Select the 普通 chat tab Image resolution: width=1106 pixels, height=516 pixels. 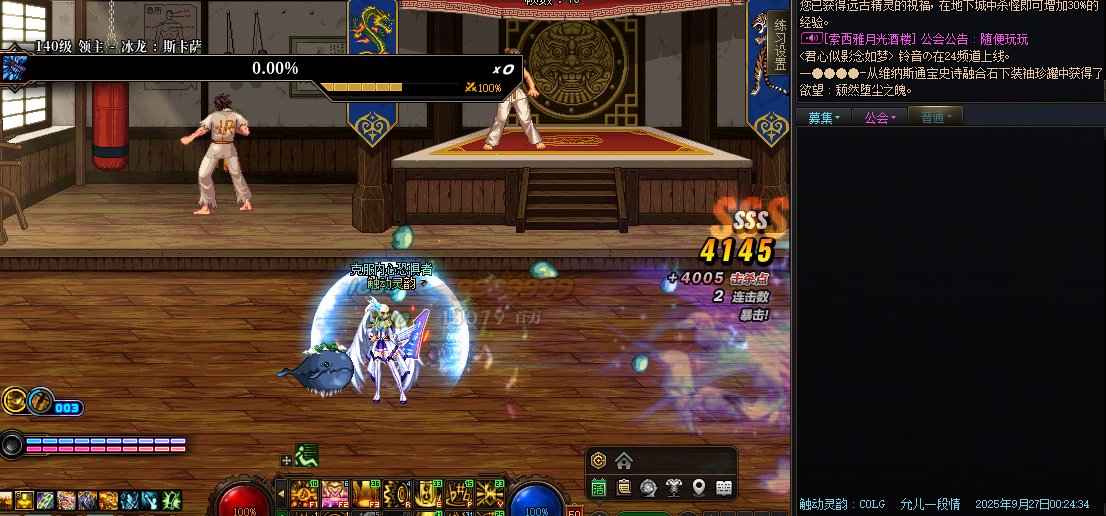[x=936, y=118]
